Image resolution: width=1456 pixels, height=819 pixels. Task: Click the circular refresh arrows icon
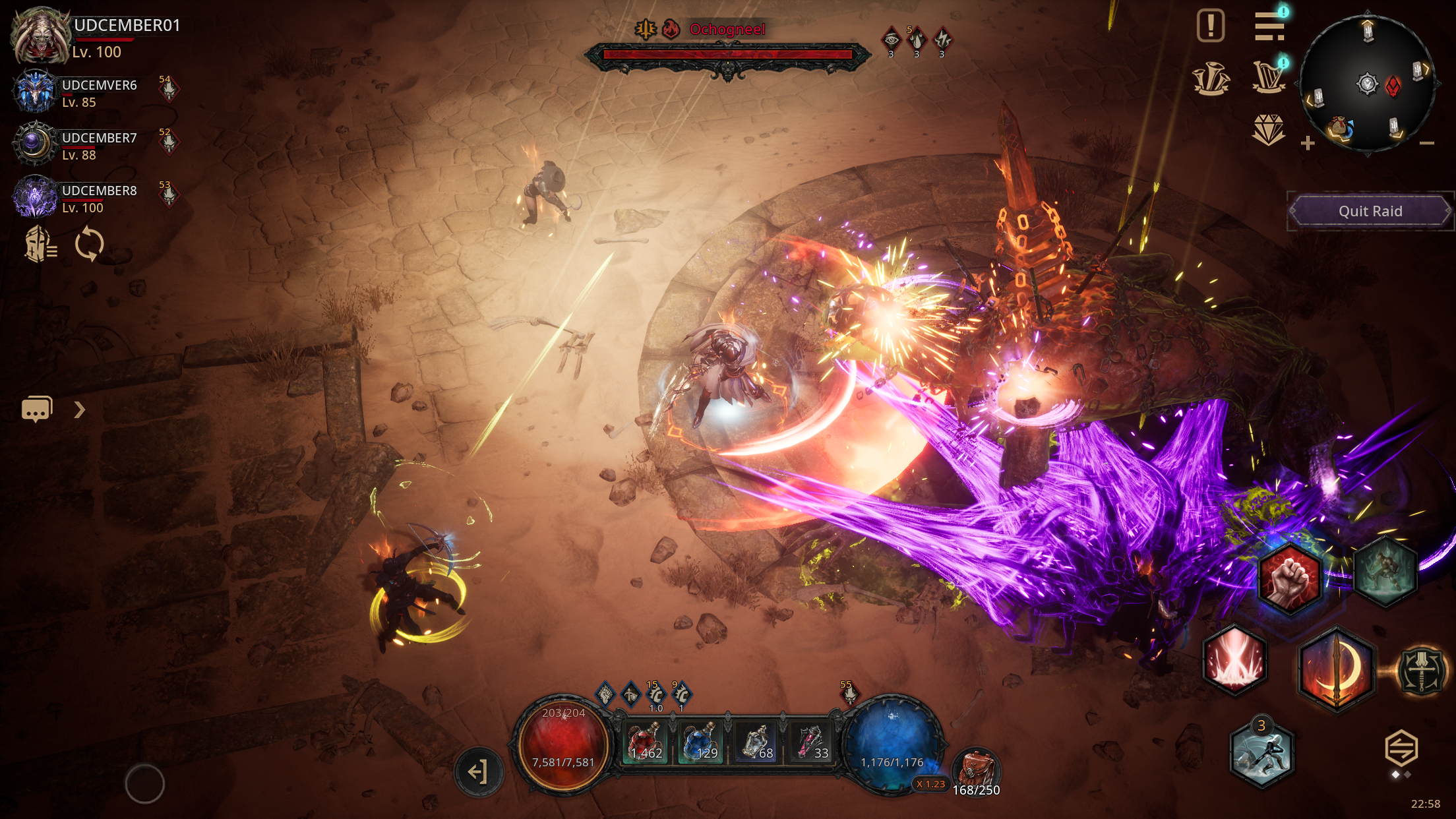point(89,245)
